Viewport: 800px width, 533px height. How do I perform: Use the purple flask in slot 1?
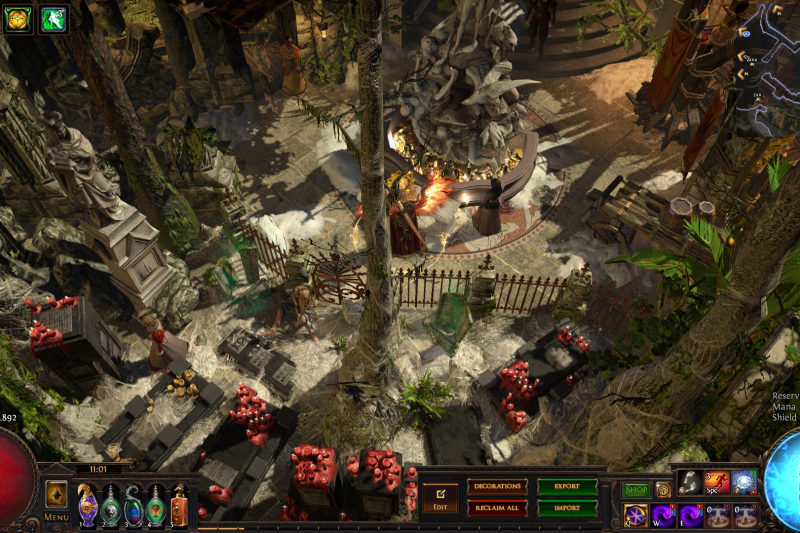click(88, 504)
